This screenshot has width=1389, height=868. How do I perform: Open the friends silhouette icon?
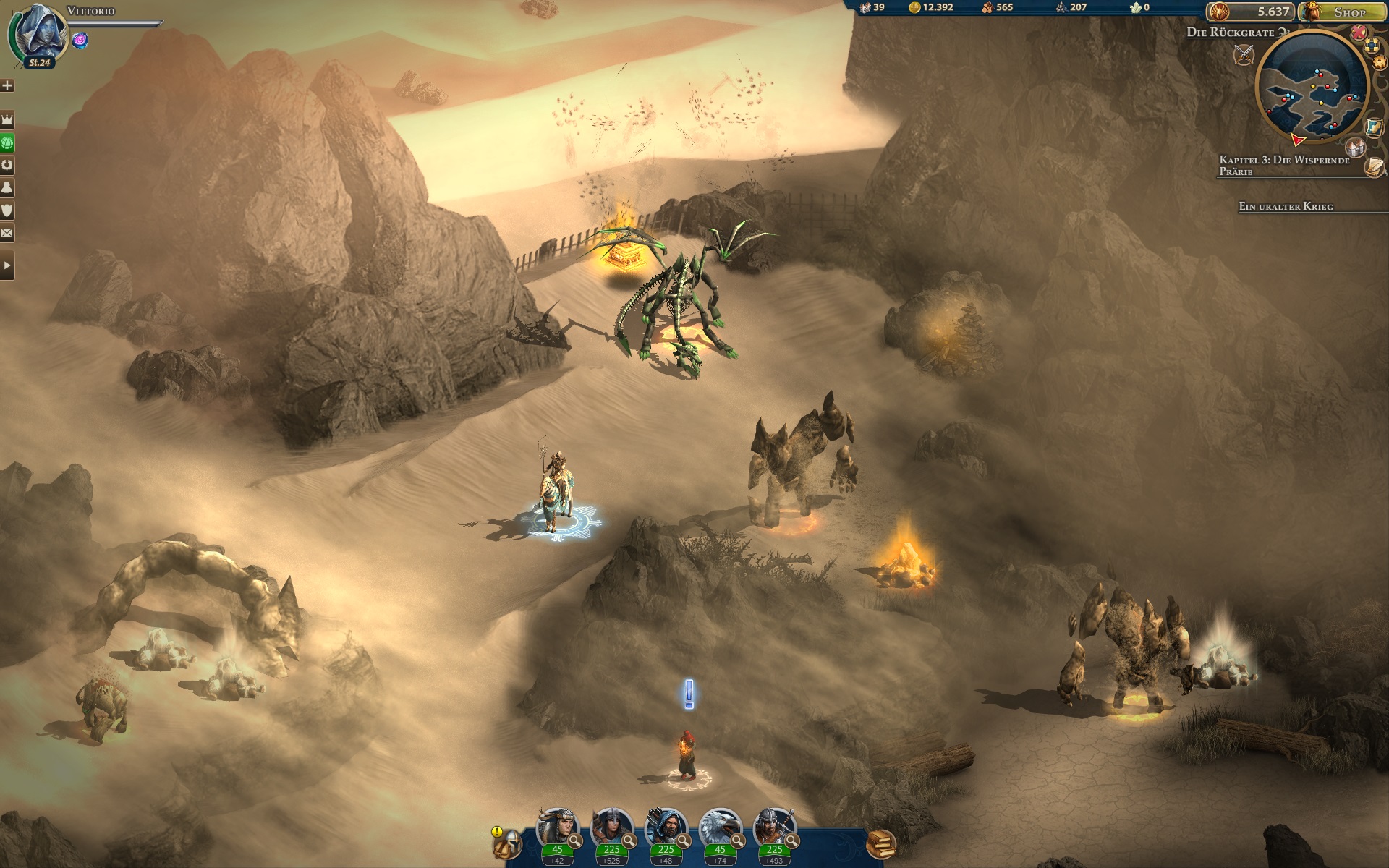(7, 188)
